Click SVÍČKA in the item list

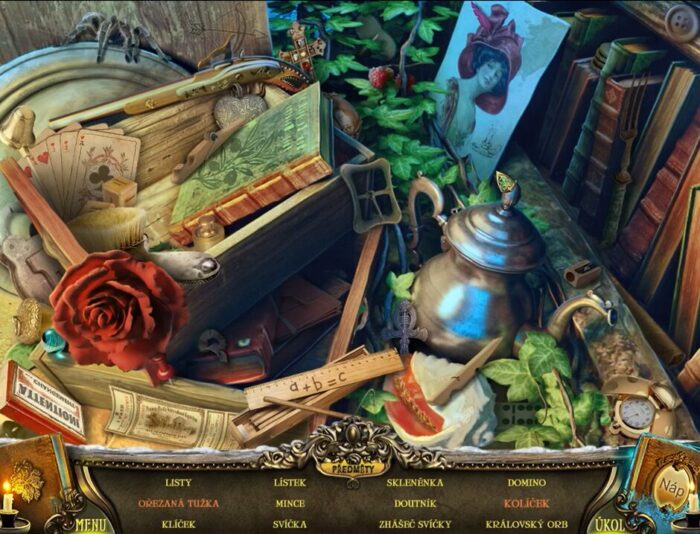[290, 524]
